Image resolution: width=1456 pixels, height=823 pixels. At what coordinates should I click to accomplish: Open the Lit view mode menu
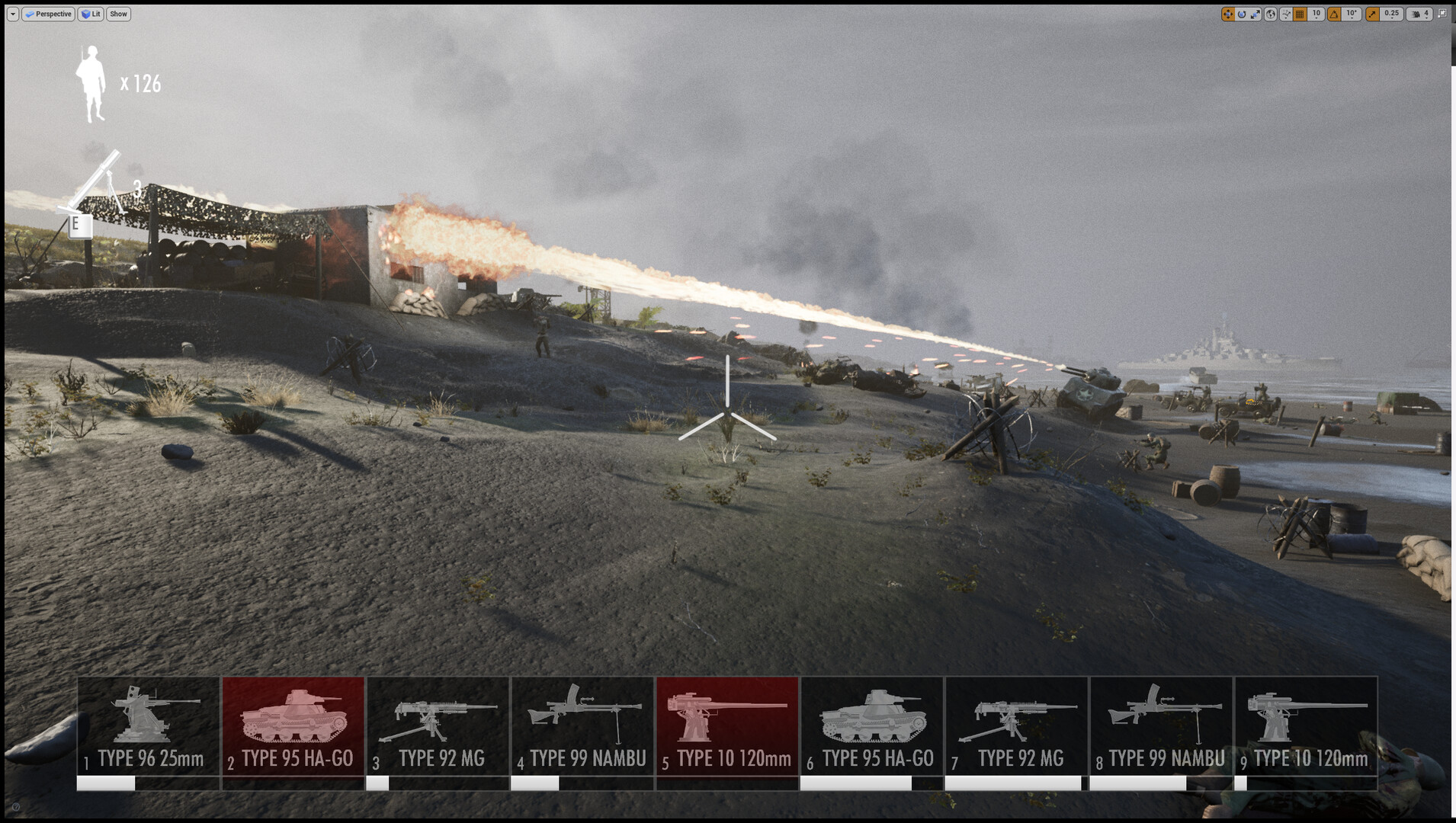coord(89,14)
